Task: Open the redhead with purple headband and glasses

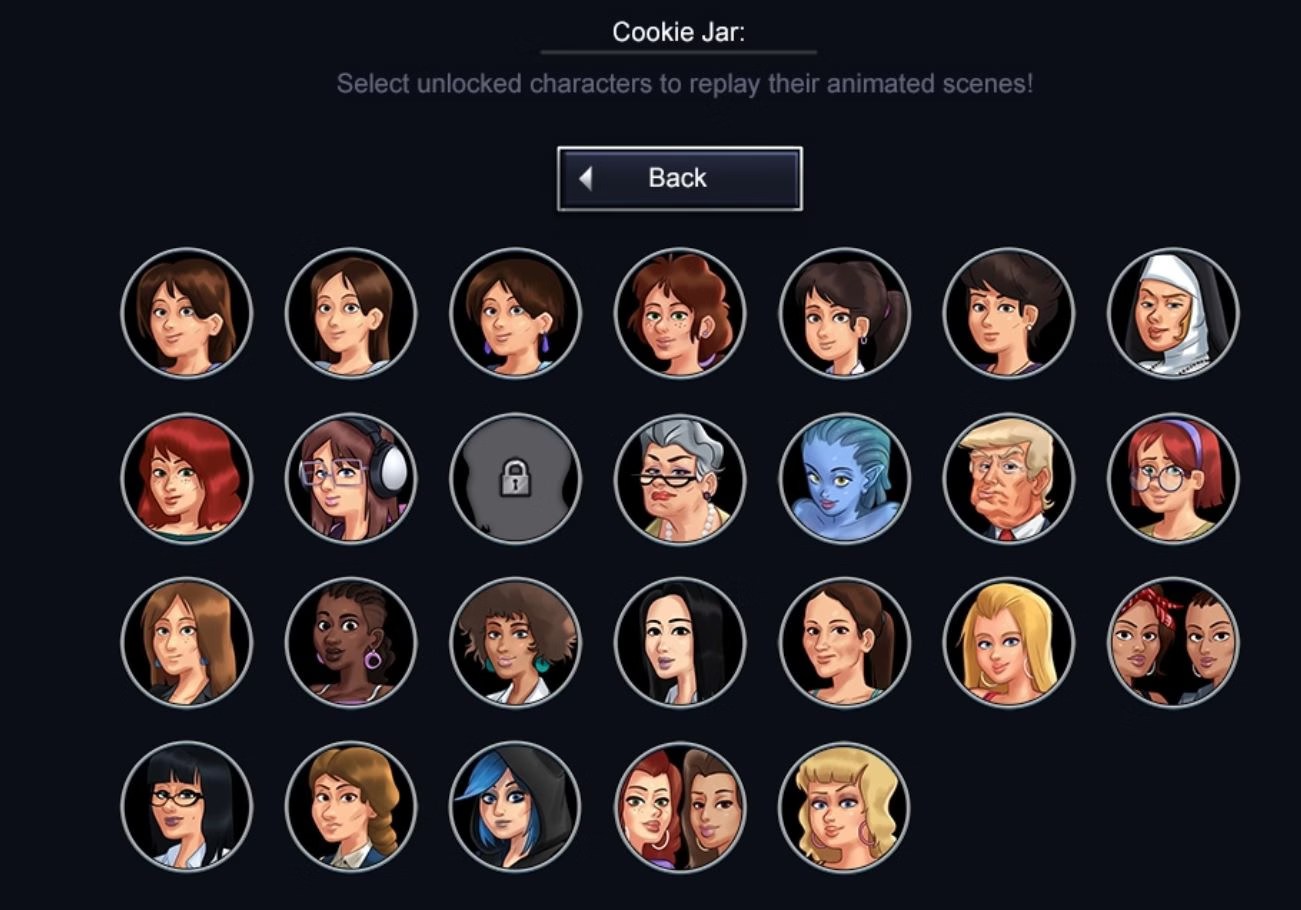Action: [x=1173, y=479]
